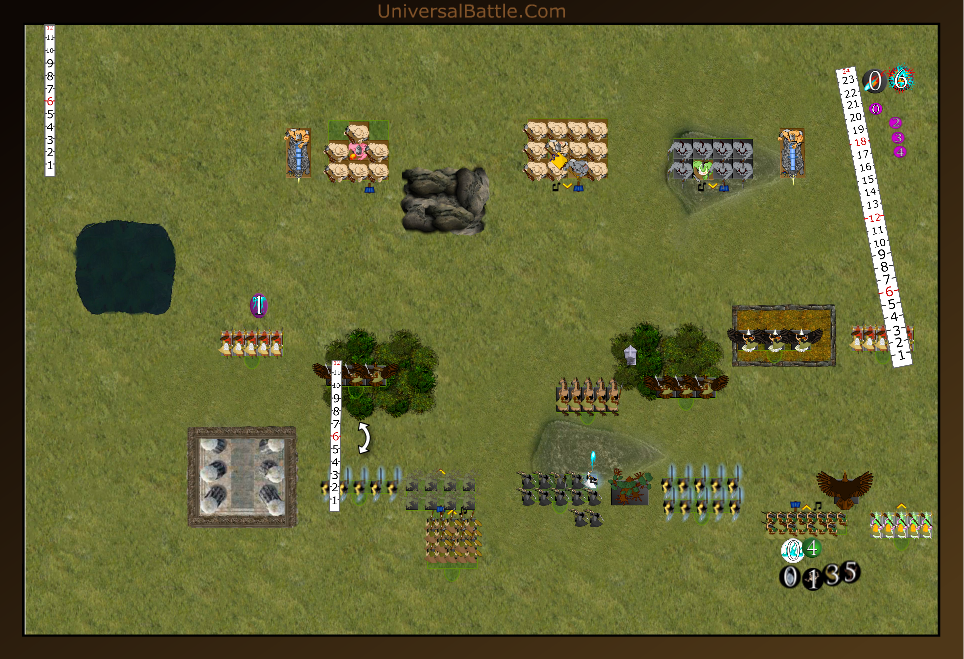Click the green 4 counter
The height and width of the screenshot is (659, 964).
pyautogui.click(x=812, y=548)
